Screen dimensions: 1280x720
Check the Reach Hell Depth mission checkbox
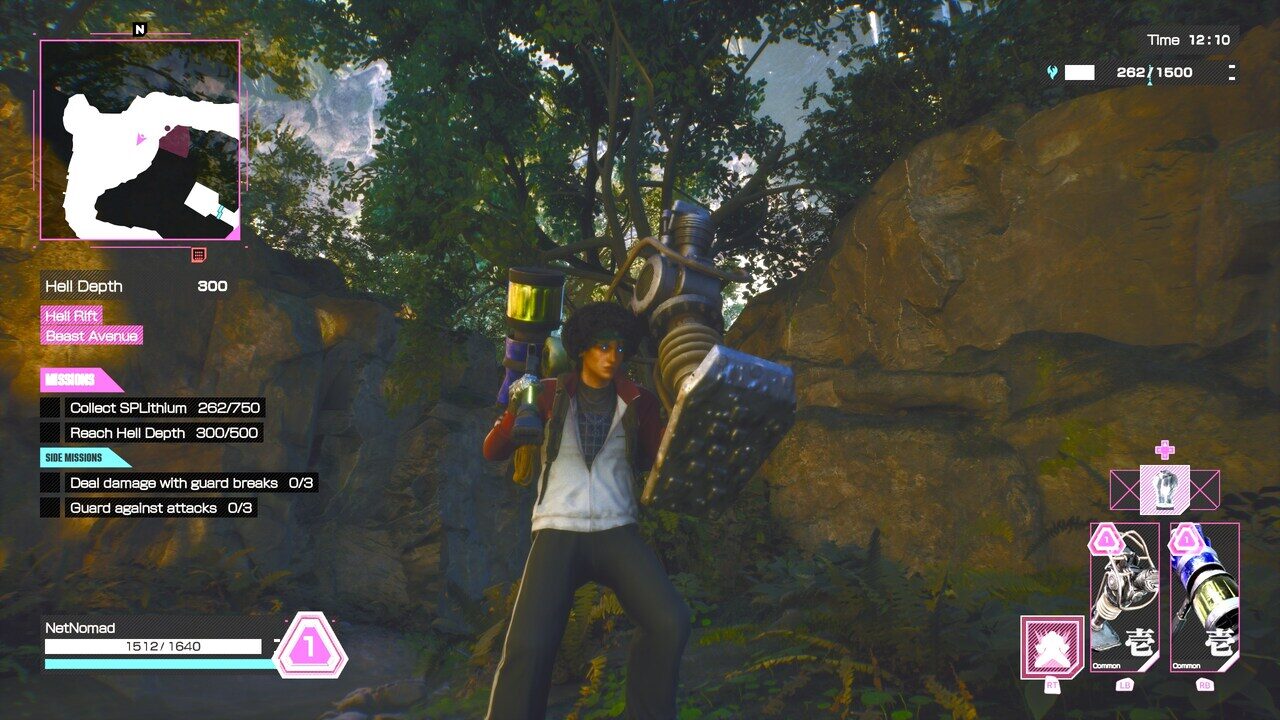(50, 433)
